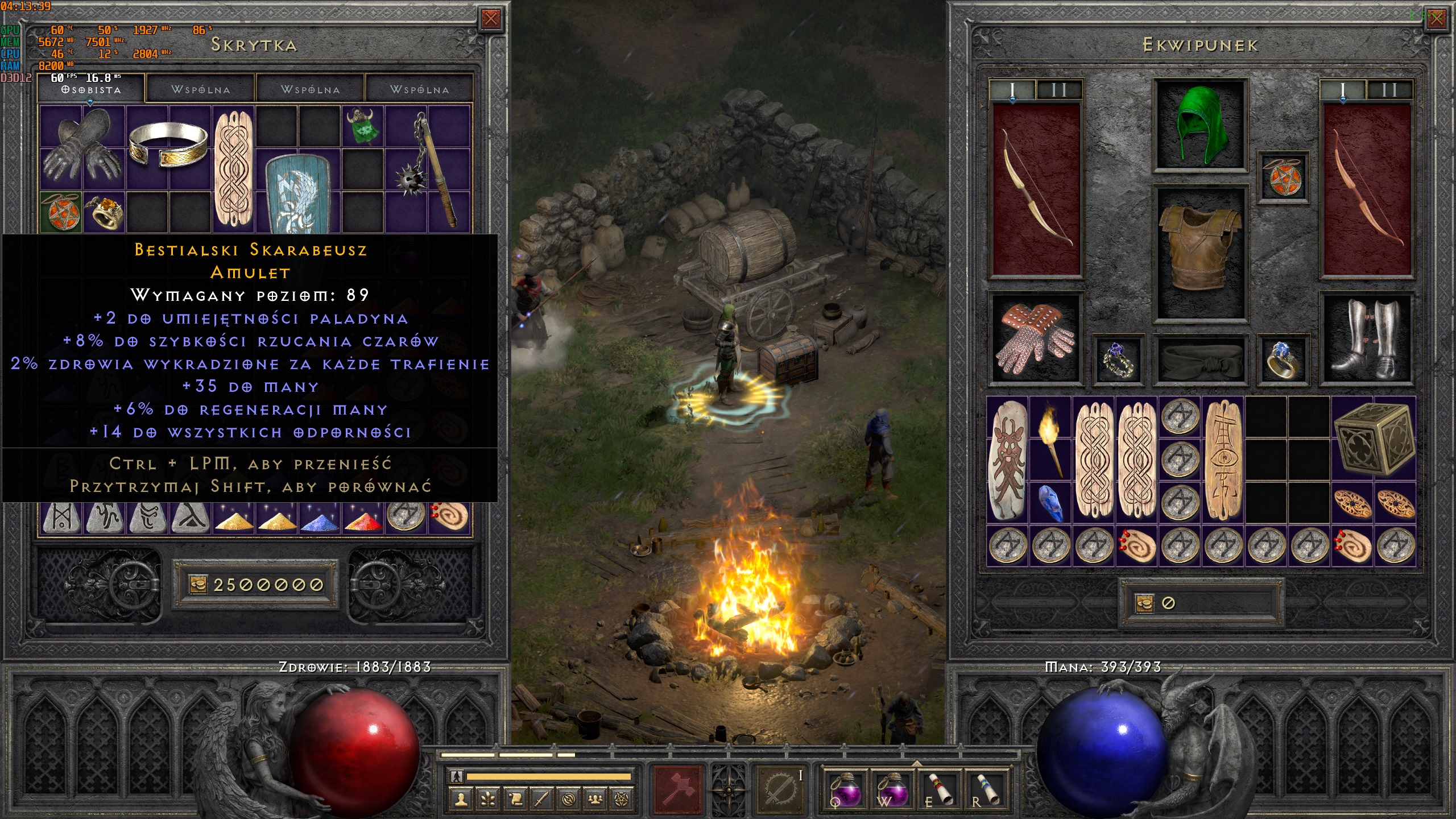Click the pentagram amulet in the stash
The width and height of the screenshot is (1456, 819).
61,212
